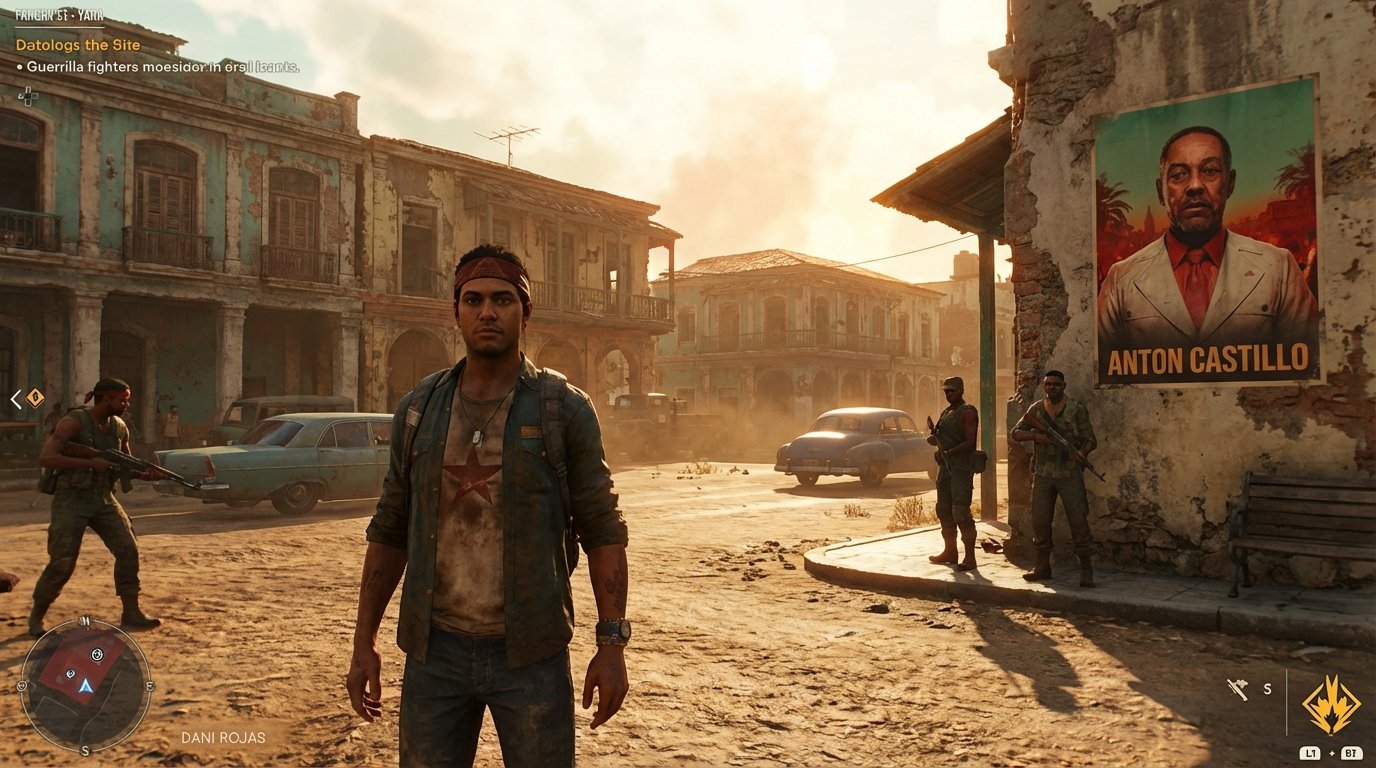Select the silenced pistol weapon icon
1376x768 pixels.
[1237, 688]
